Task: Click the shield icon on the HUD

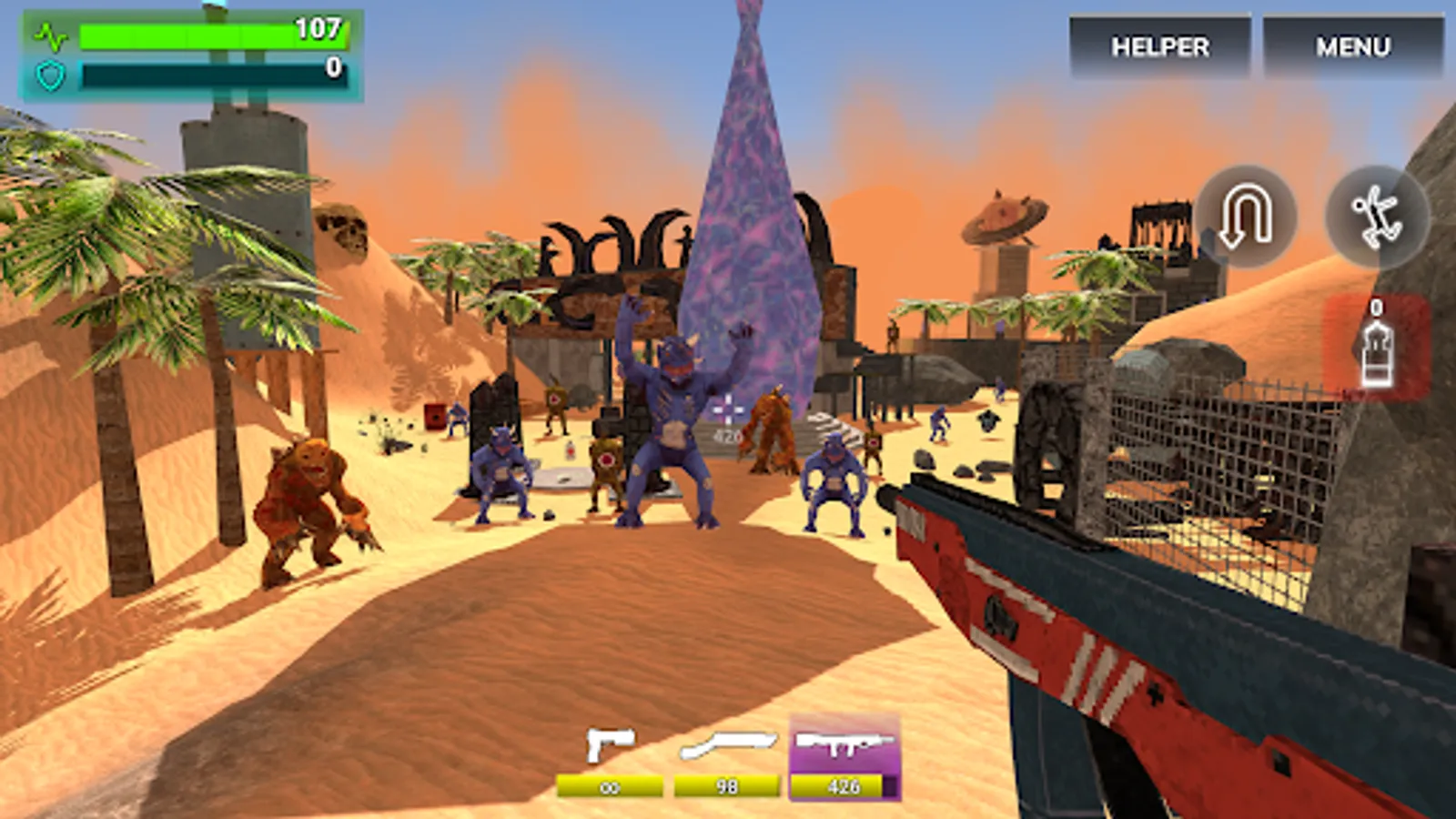Action: (x=52, y=76)
